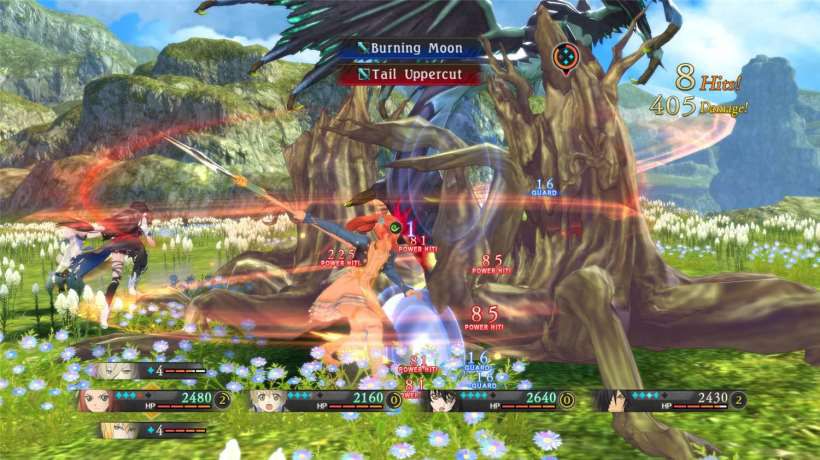The image size is (820, 460).
Task: Select the blonde reserve member portrait
Action: [x=113, y=430]
